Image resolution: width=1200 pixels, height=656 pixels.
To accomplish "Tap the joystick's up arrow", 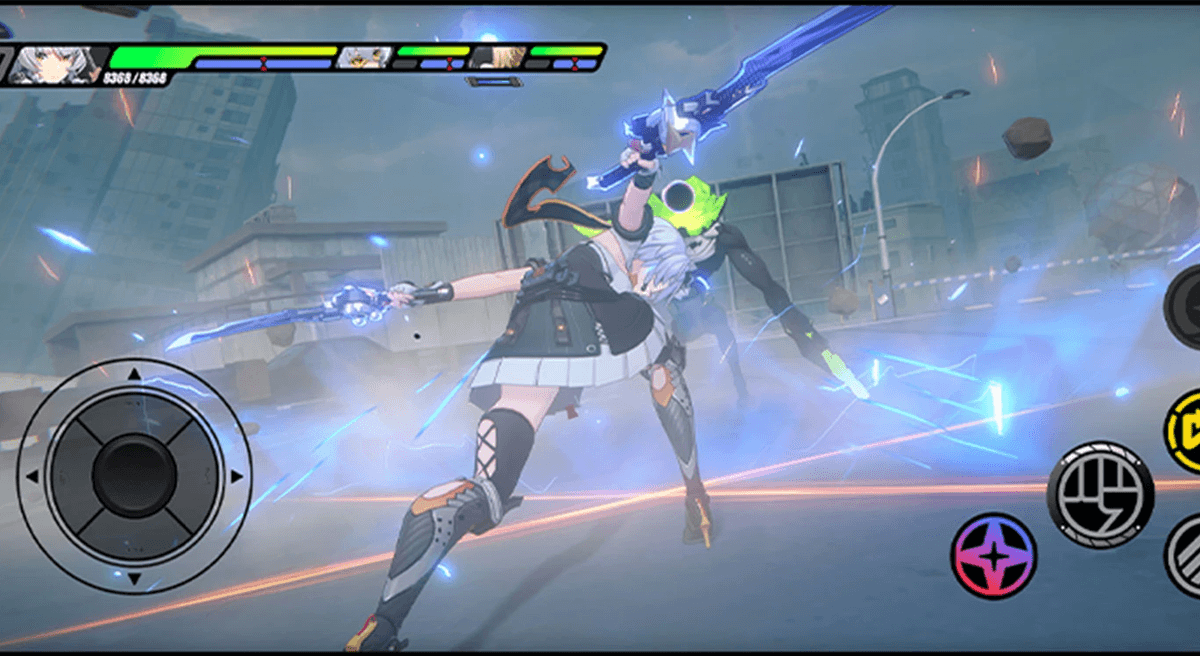I will [134, 374].
